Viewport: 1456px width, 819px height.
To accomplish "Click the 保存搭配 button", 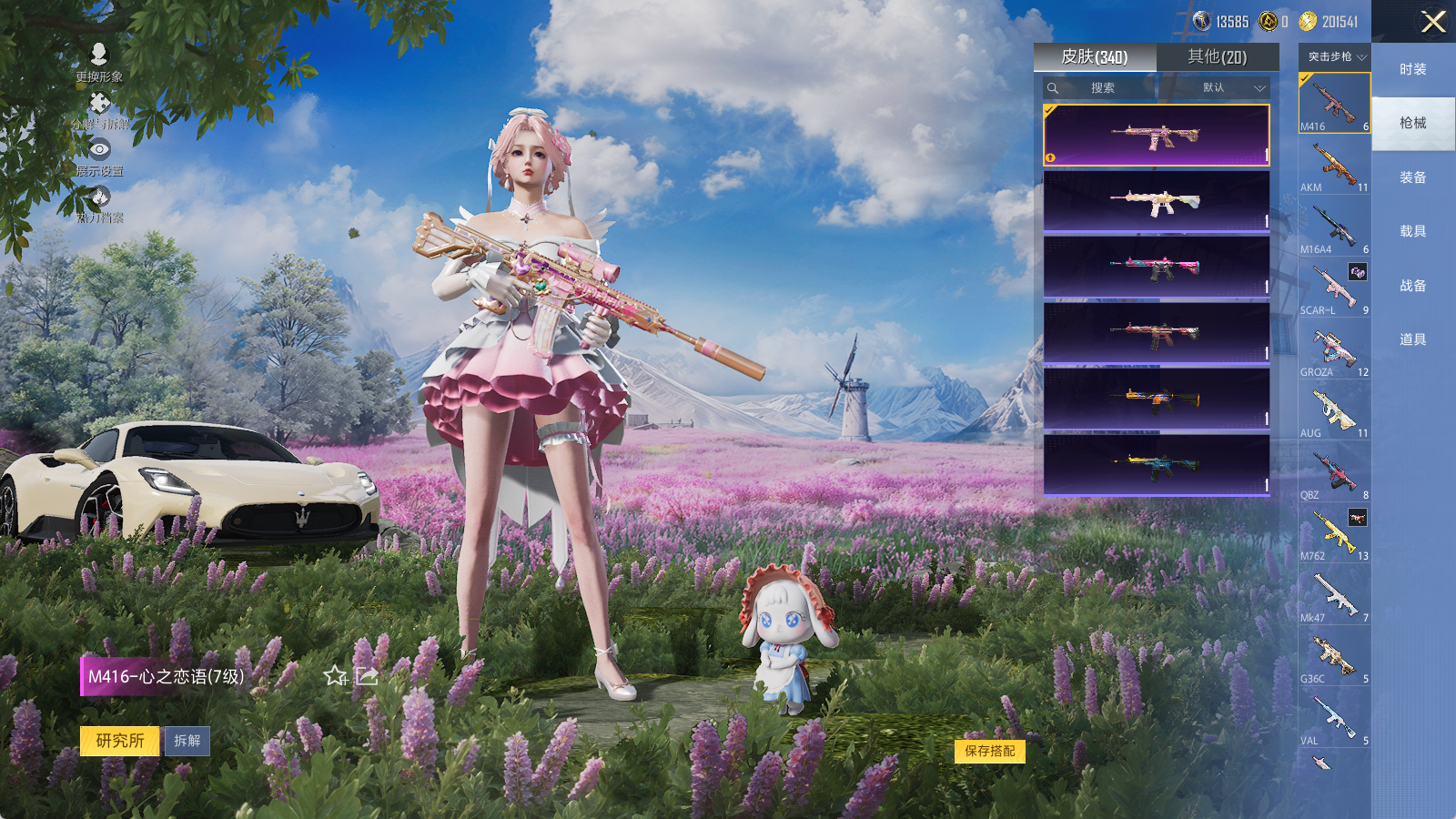I will [989, 751].
